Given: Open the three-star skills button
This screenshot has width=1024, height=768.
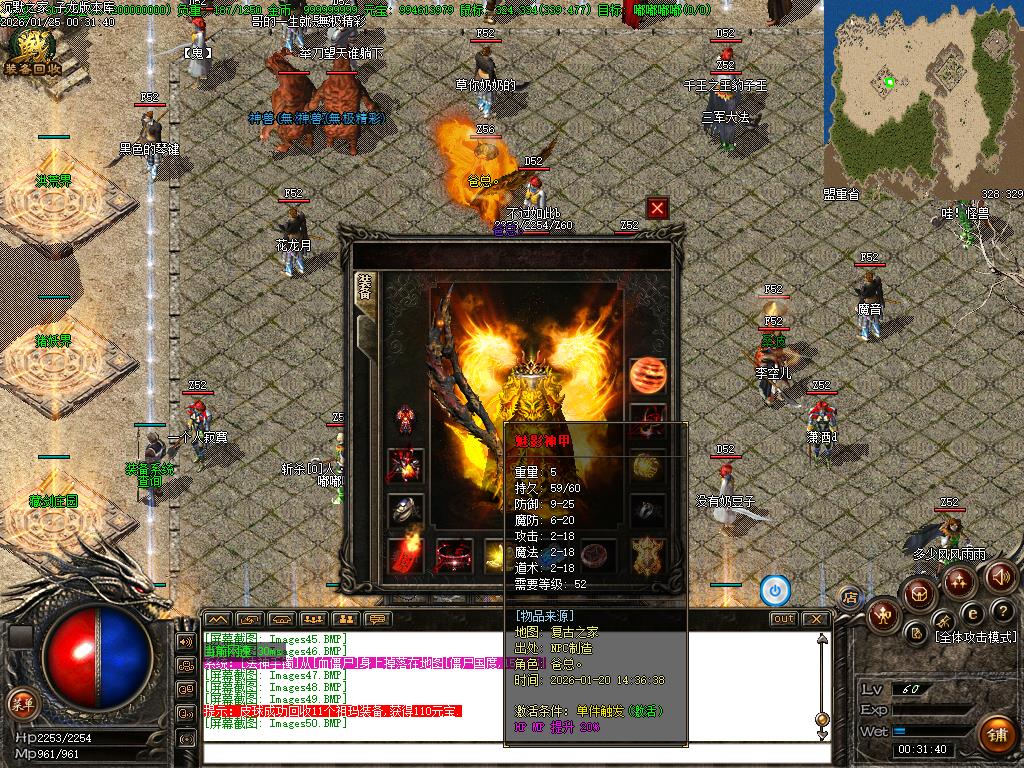Looking at the screenshot, I should (x=958, y=580).
